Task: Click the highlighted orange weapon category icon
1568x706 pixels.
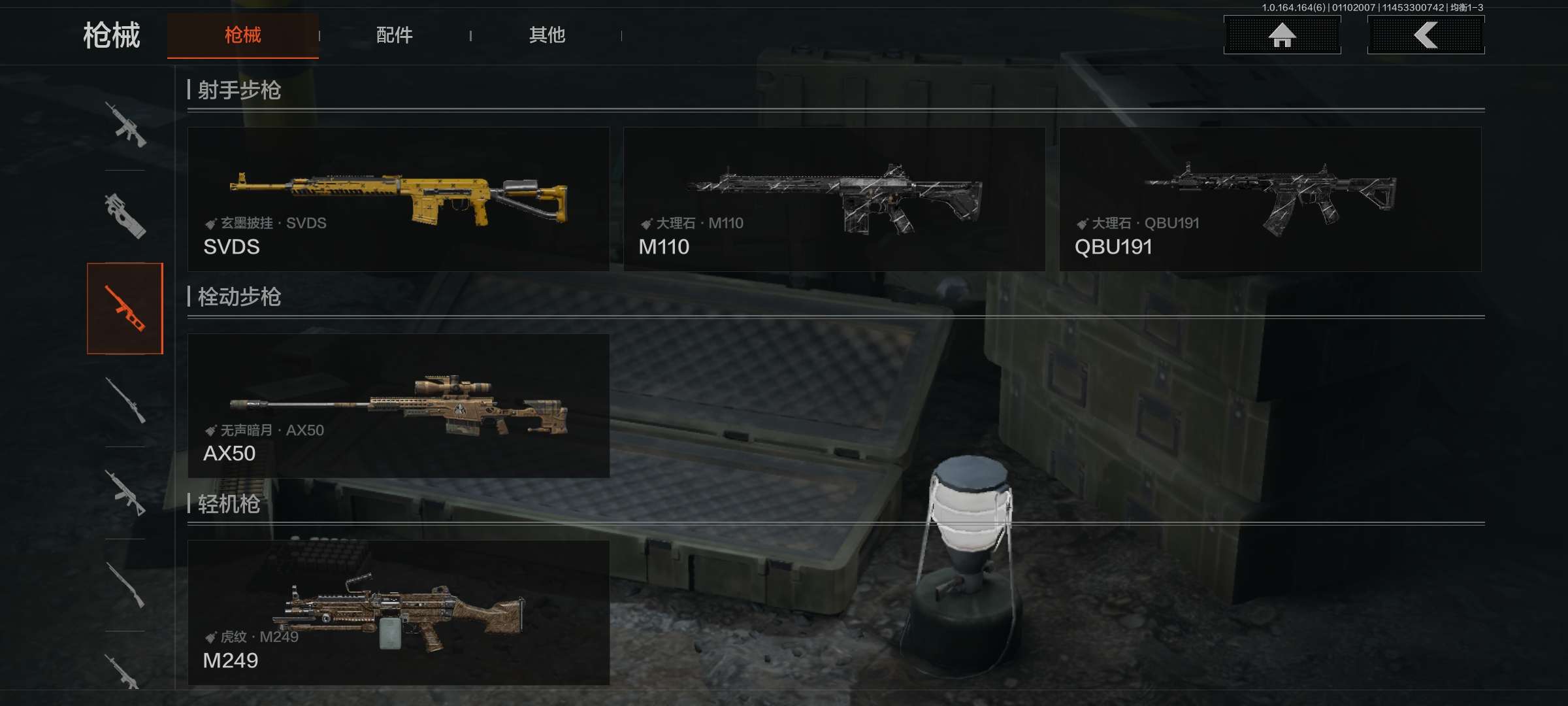Action: [125, 309]
